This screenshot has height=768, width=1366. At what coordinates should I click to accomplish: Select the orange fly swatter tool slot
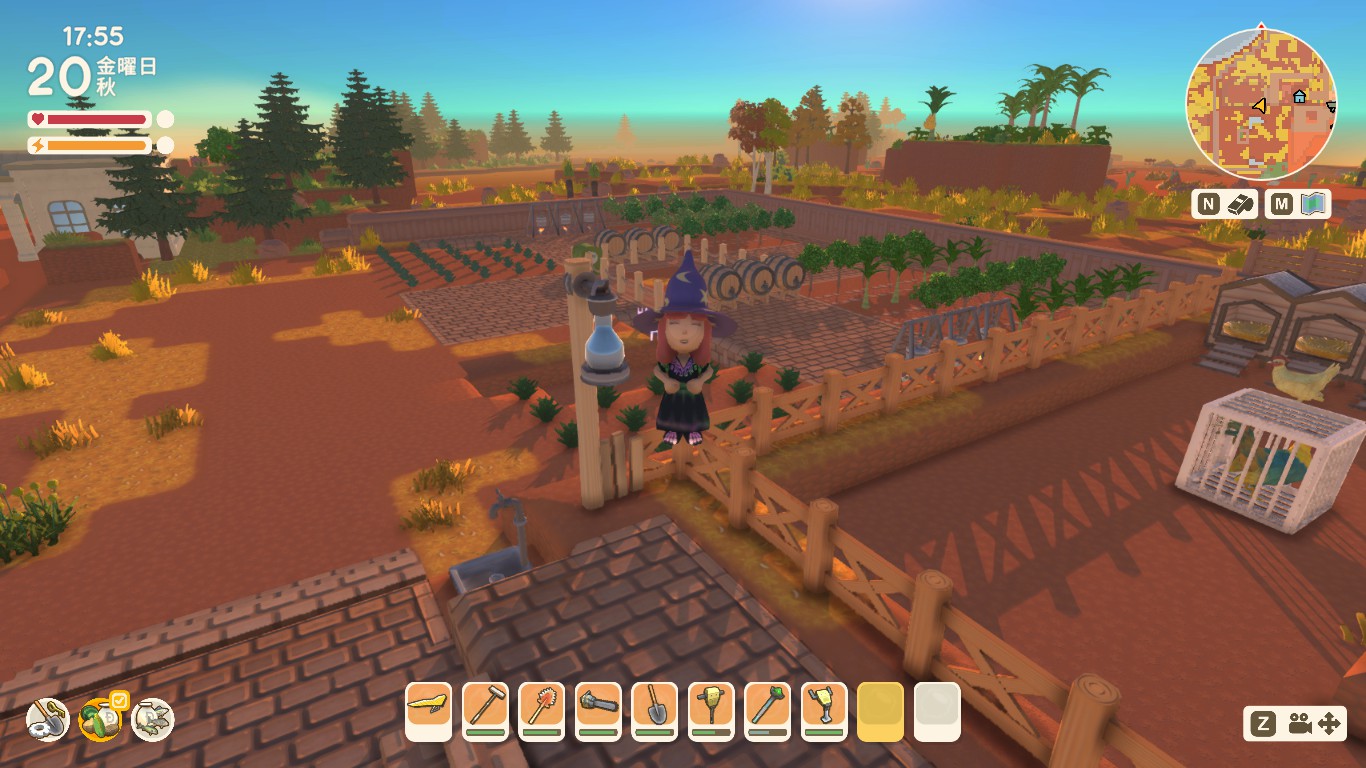tap(541, 706)
